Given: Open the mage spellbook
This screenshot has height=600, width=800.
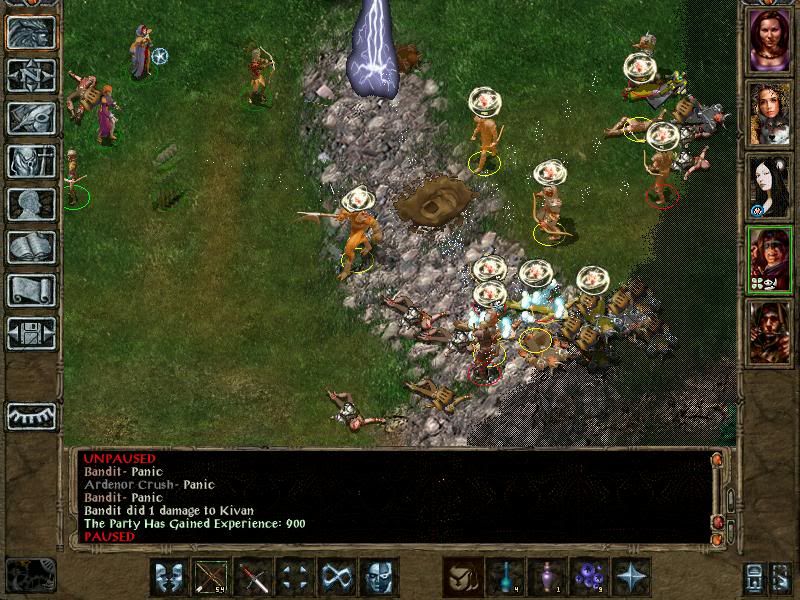Looking at the screenshot, I should (31, 247).
